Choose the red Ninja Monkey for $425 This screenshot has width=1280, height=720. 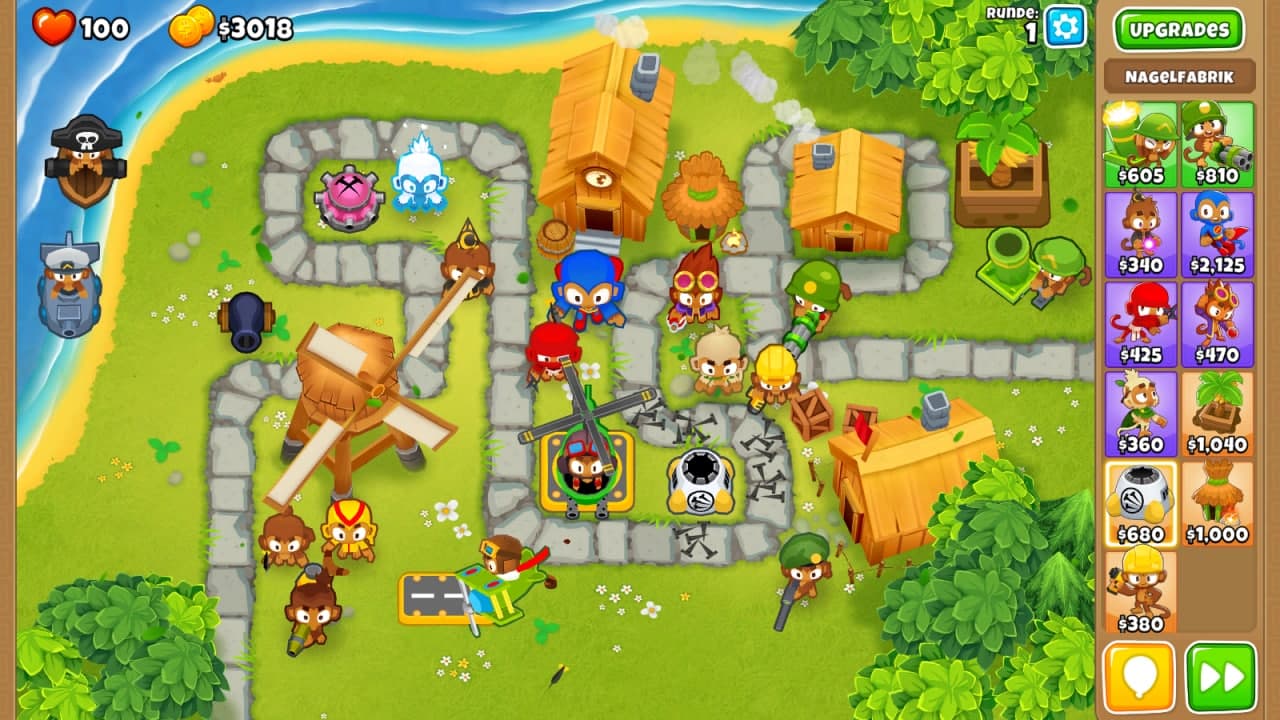pos(1140,324)
